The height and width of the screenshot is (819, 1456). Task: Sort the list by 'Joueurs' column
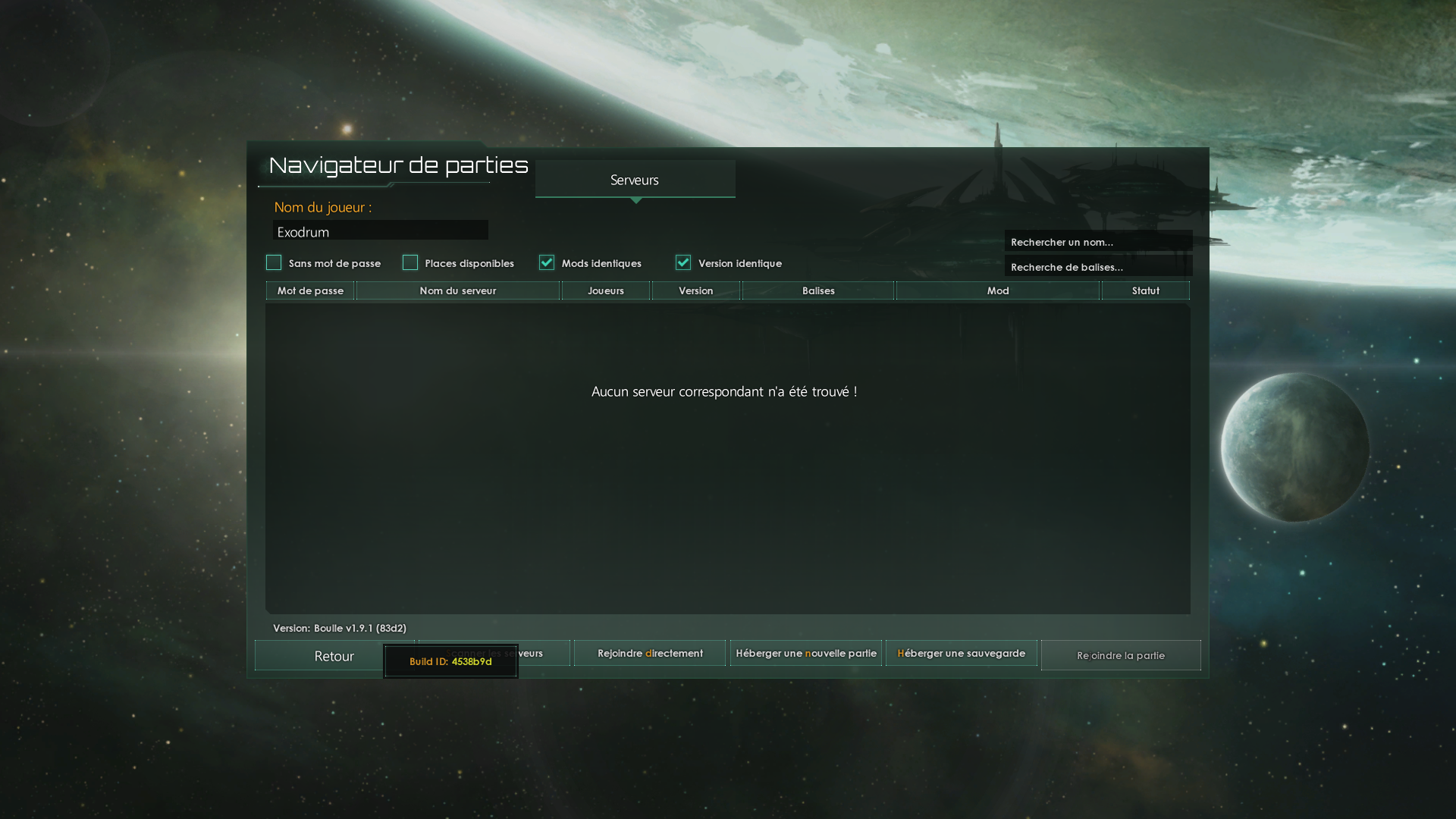pyautogui.click(x=605, y=290)
